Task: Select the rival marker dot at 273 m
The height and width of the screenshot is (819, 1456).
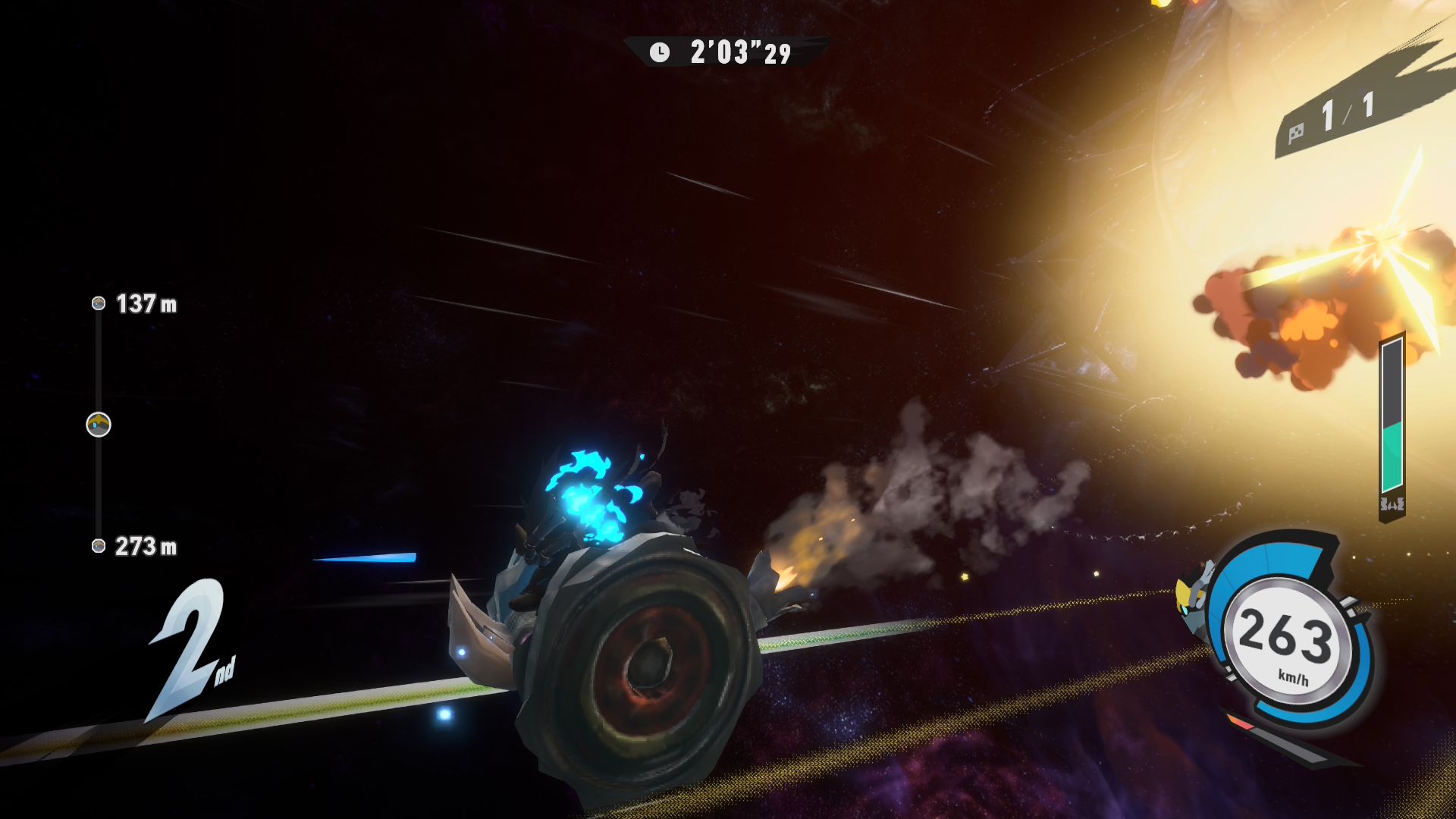Action: (x=99, y=546)
